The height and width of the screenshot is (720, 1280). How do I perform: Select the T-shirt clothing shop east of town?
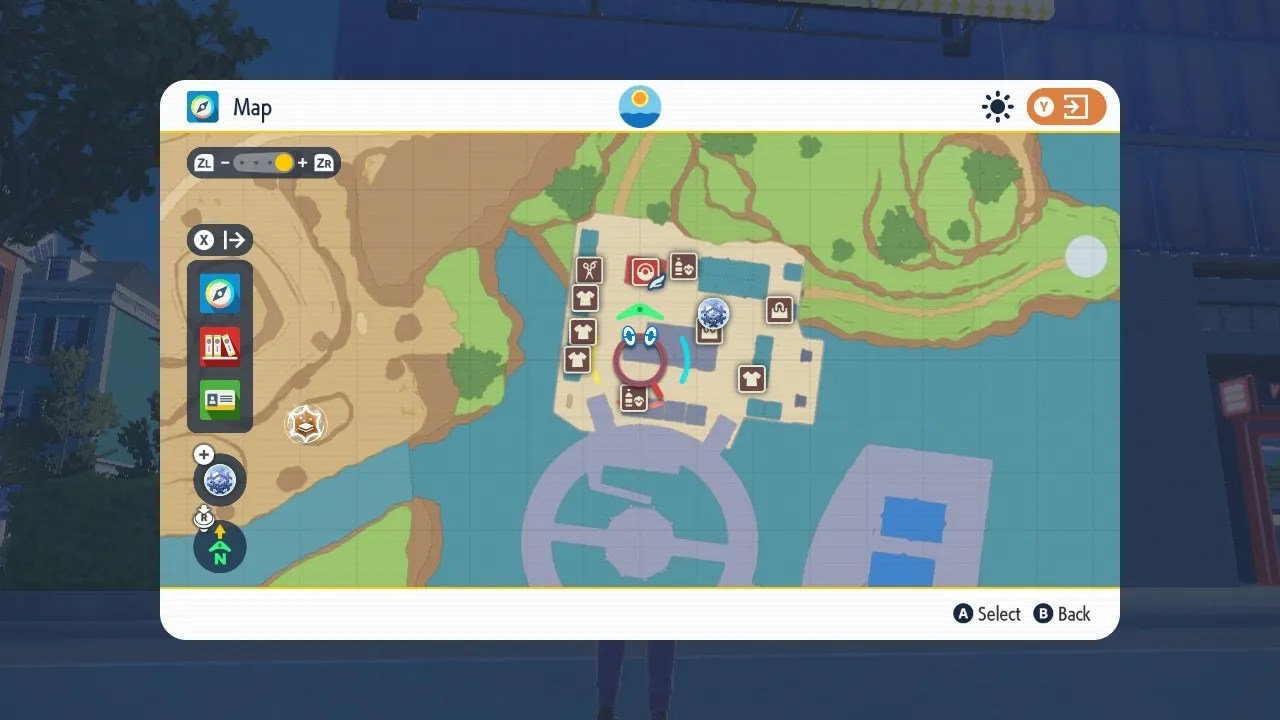[x=752, y=378]
